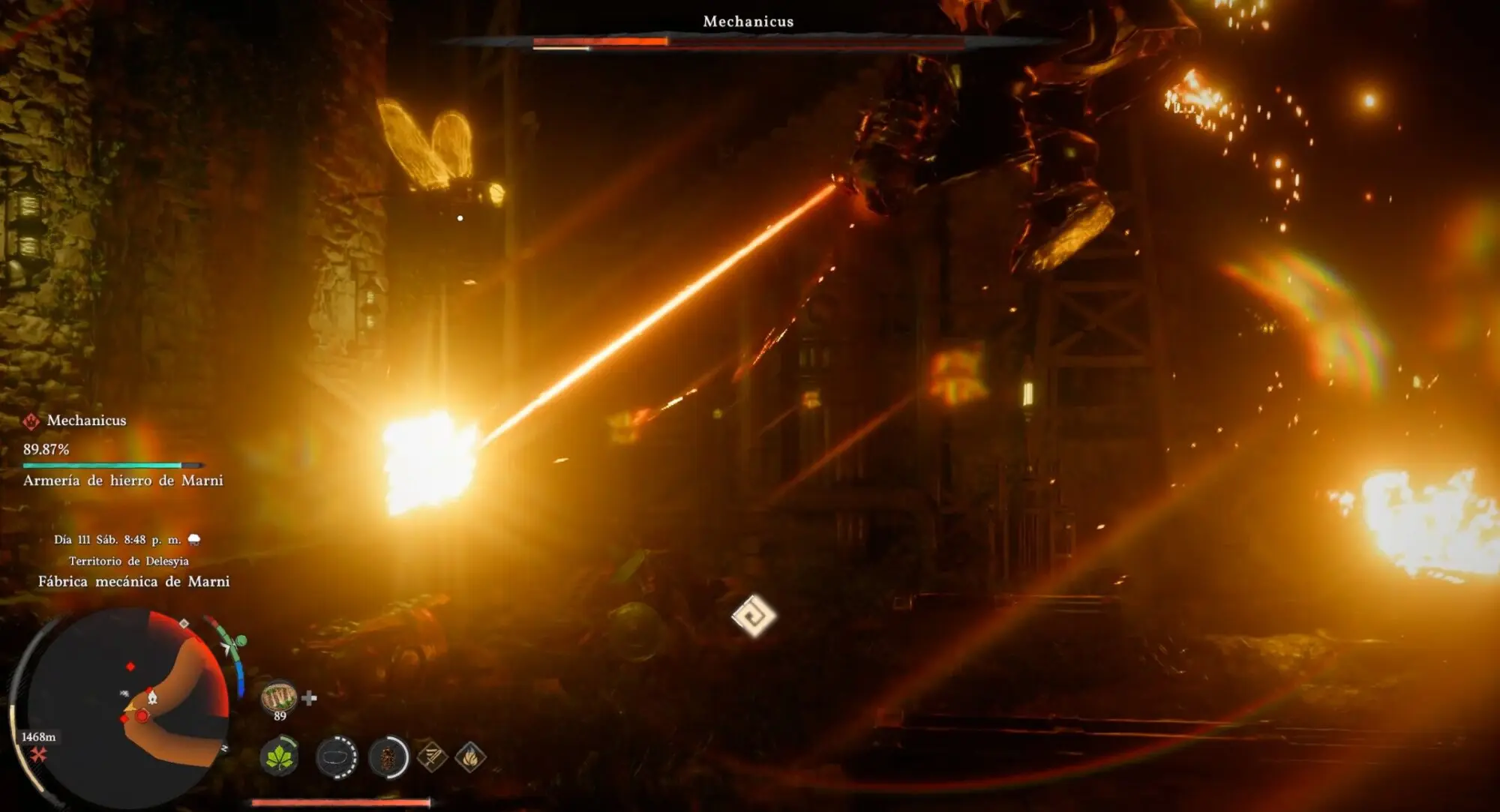Viewport: 1500px width, 812px height.
Task: Activate the green leaf skill icon
Action: tap(279, 757)
